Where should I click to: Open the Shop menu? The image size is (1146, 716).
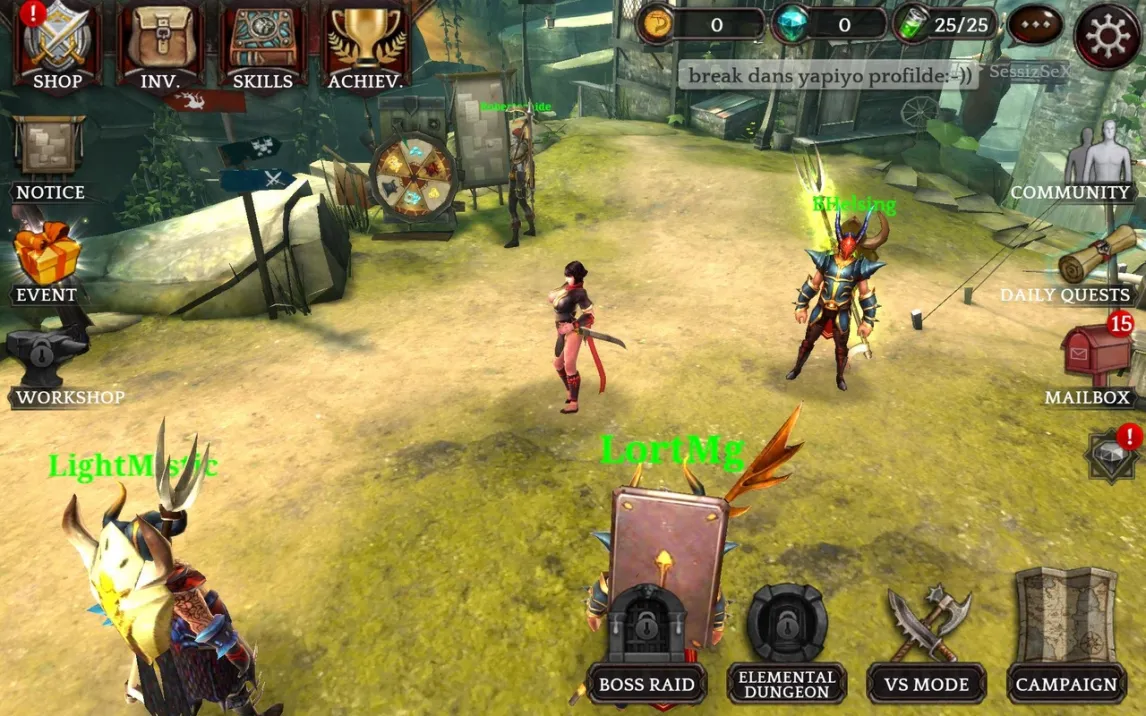tap(57, 45)
